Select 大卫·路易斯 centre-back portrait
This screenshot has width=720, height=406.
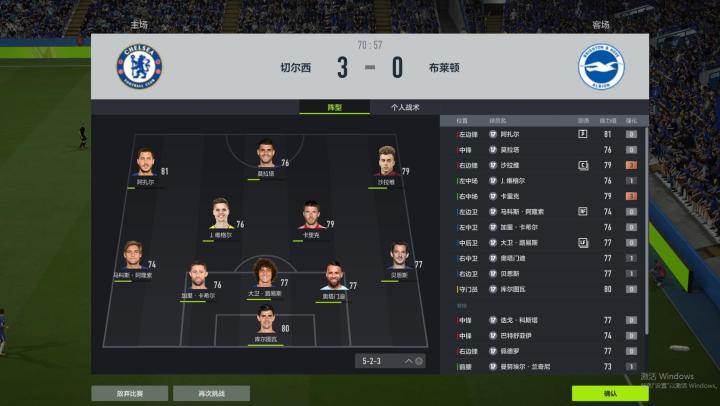[x=265, y=274]
